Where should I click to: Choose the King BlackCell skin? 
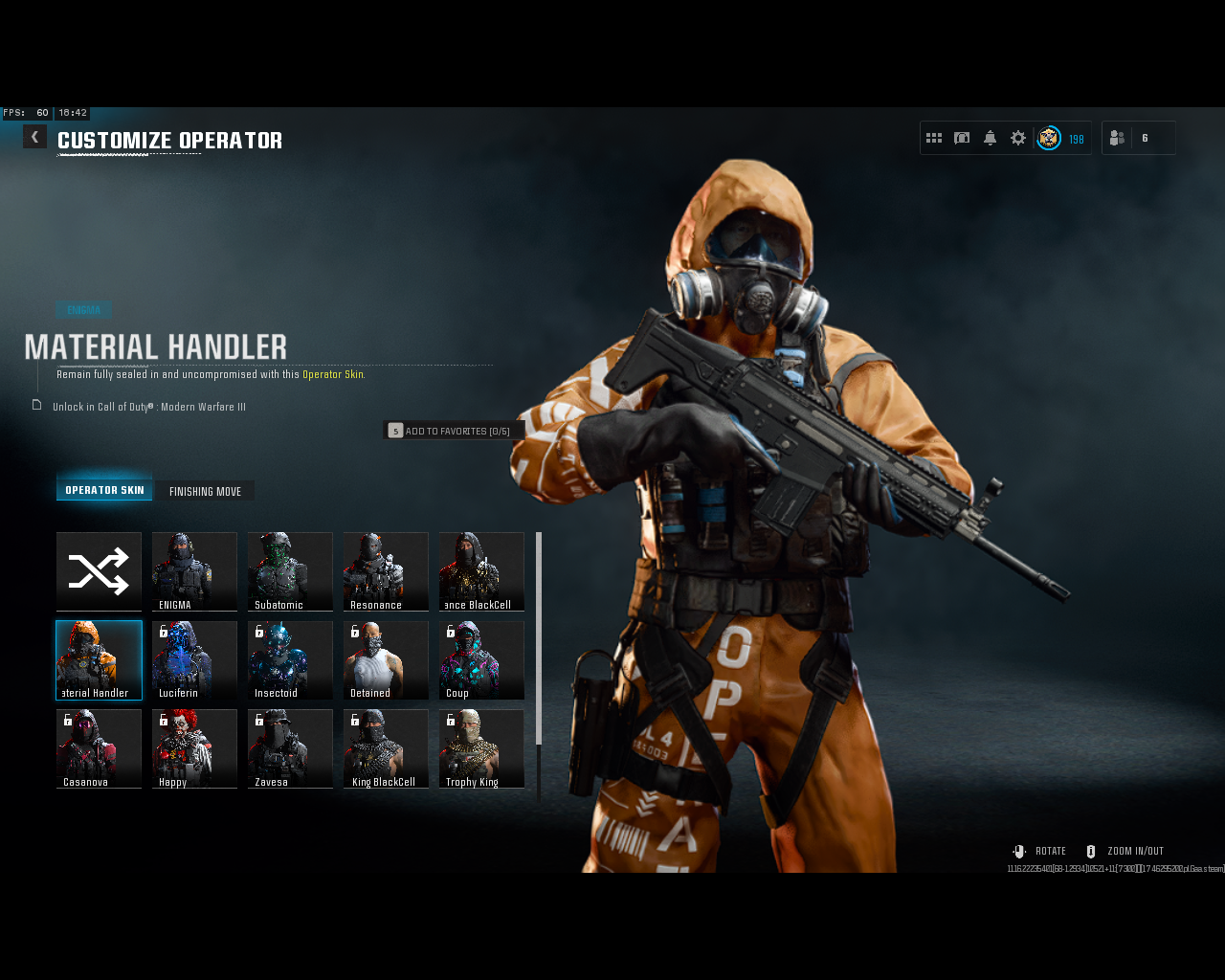pyautogui.click(x=386, y=748)
